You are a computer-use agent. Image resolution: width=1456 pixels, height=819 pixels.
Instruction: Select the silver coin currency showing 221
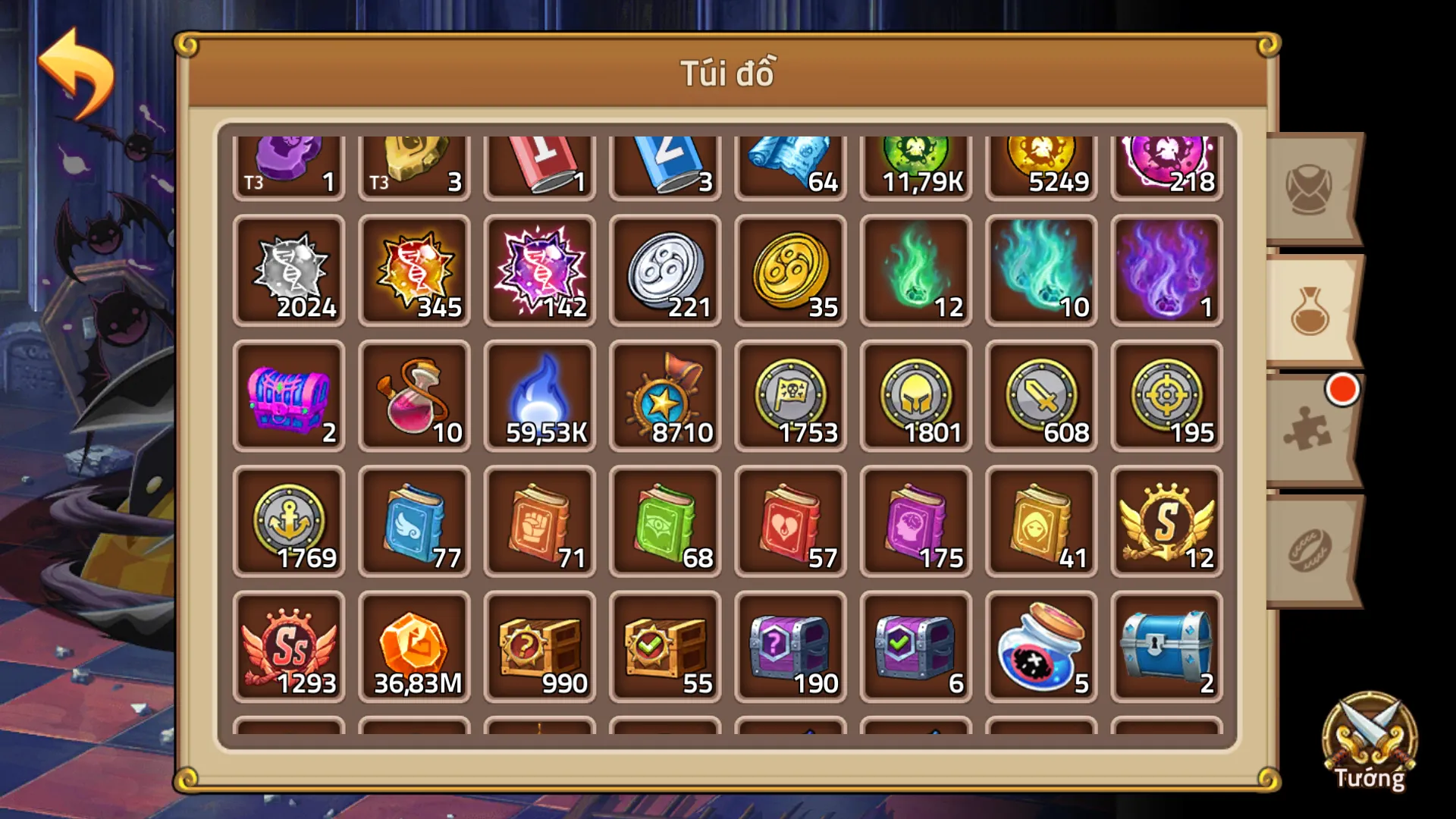664,271
